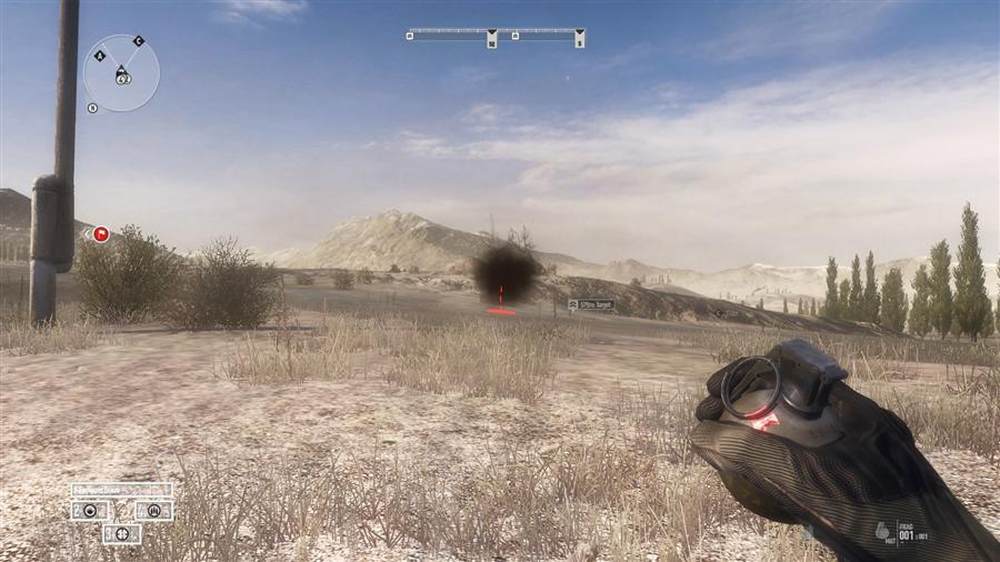The height and width of the screenshot is (562, 1000).
Task: Select squad member slot 4
Action: click(x=153, y=510)
